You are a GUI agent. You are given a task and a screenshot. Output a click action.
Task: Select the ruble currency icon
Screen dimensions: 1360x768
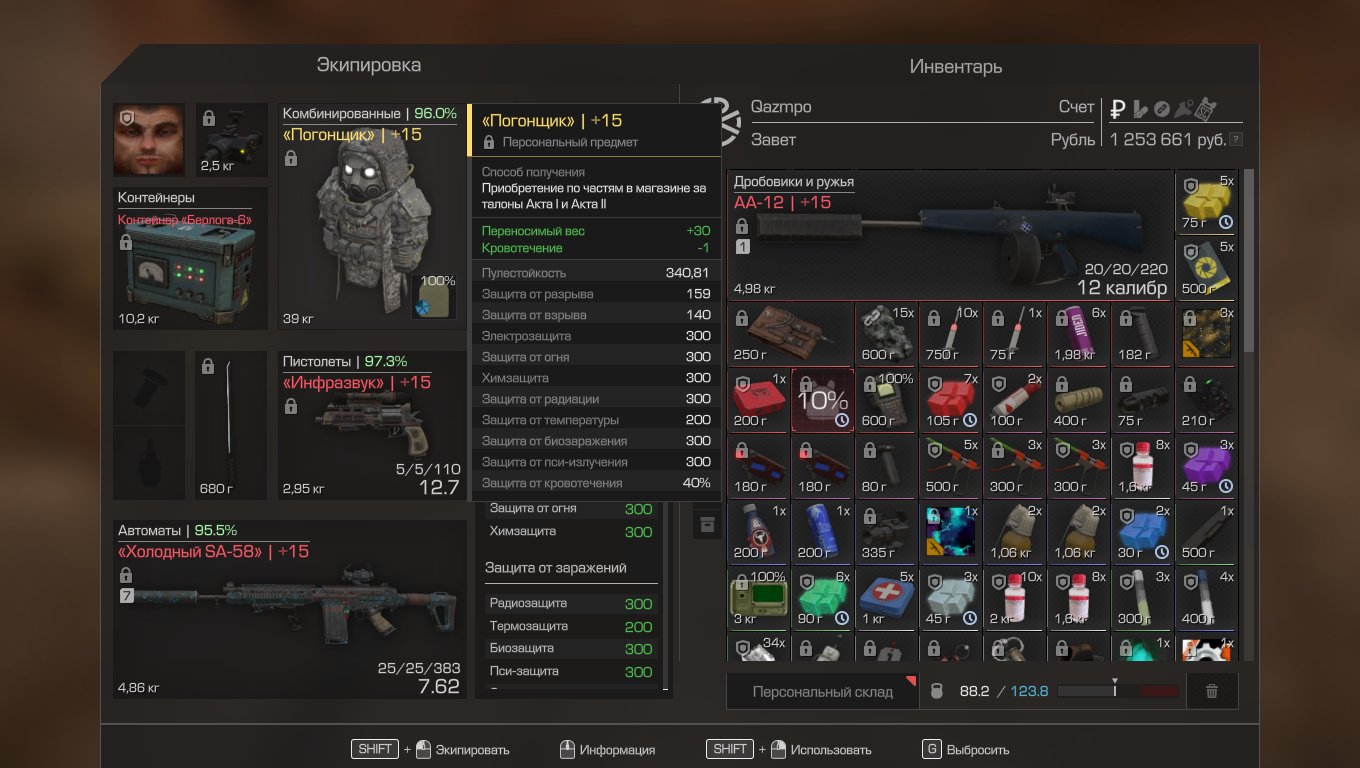click(1118, 108)
